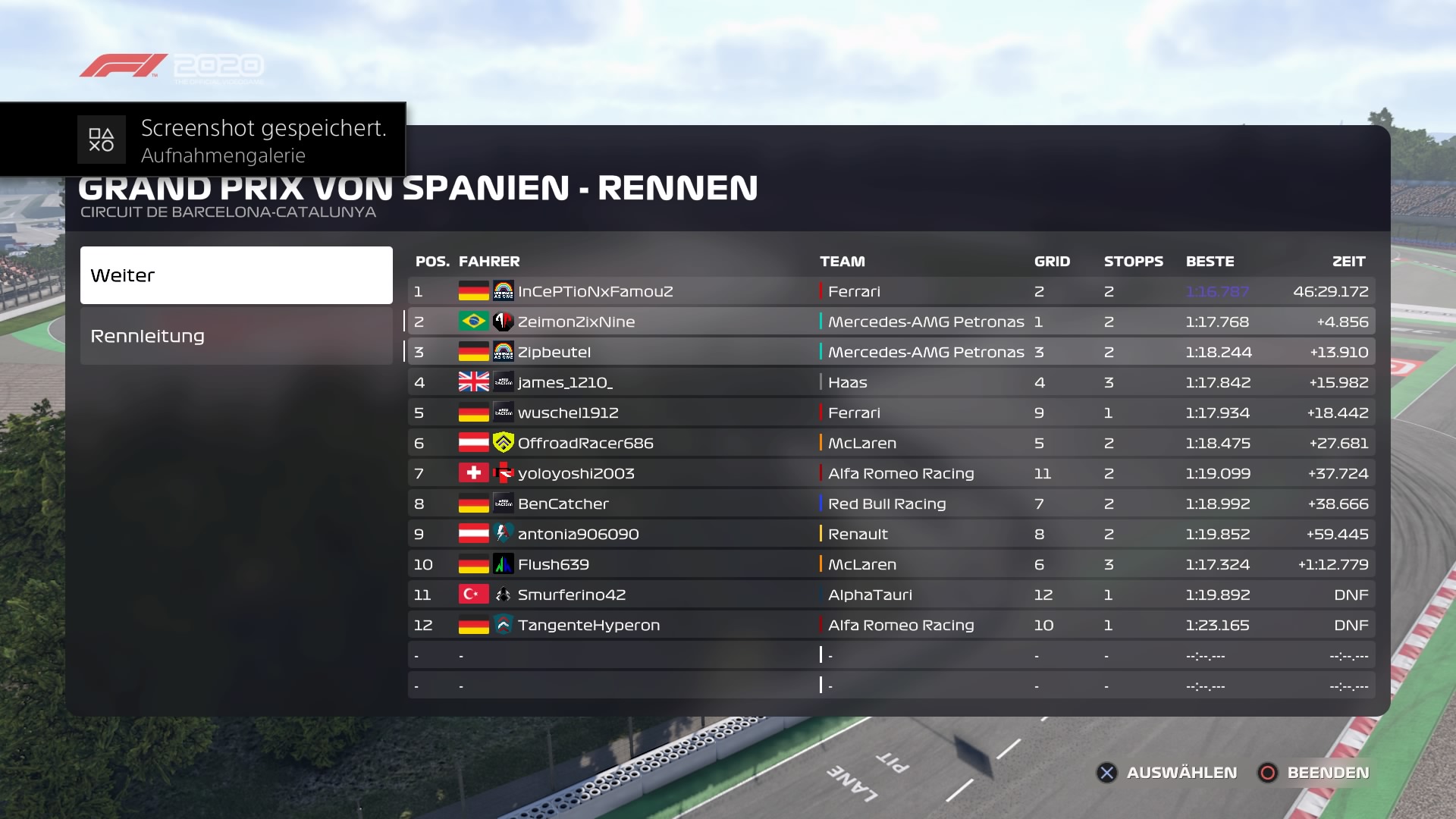The image size is (1456, 819).
Task: Open the Rennleitung menu entry
Action: click(x=236, y=336)
